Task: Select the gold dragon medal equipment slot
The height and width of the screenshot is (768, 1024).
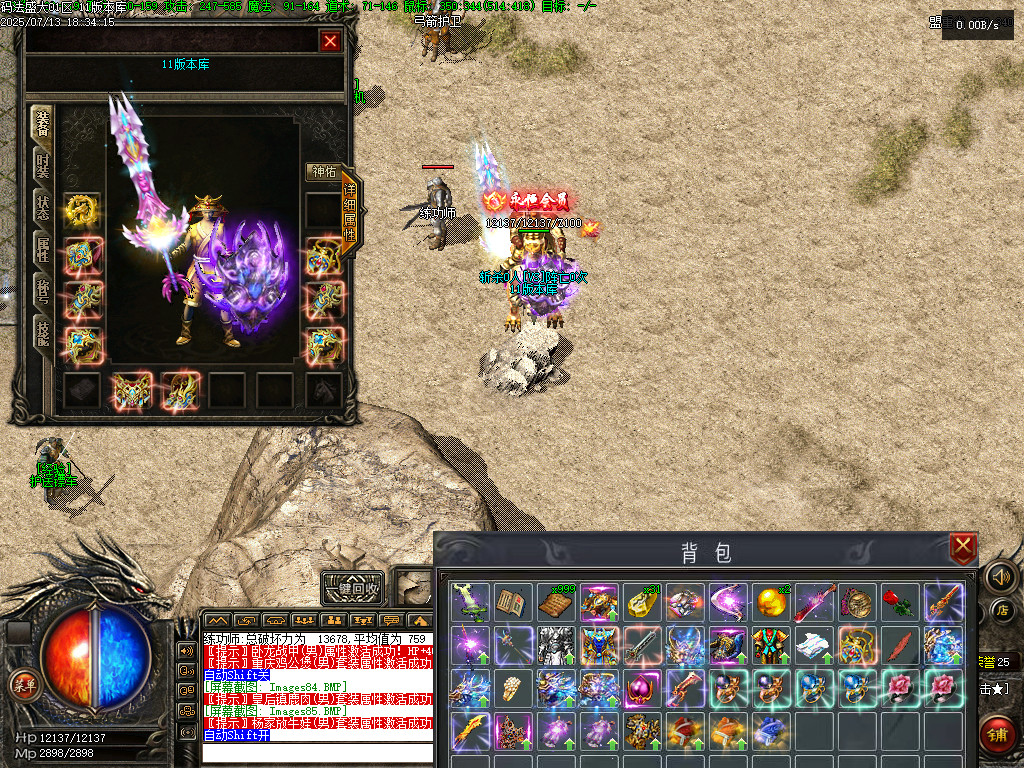Action: click(x=81, y=209)
